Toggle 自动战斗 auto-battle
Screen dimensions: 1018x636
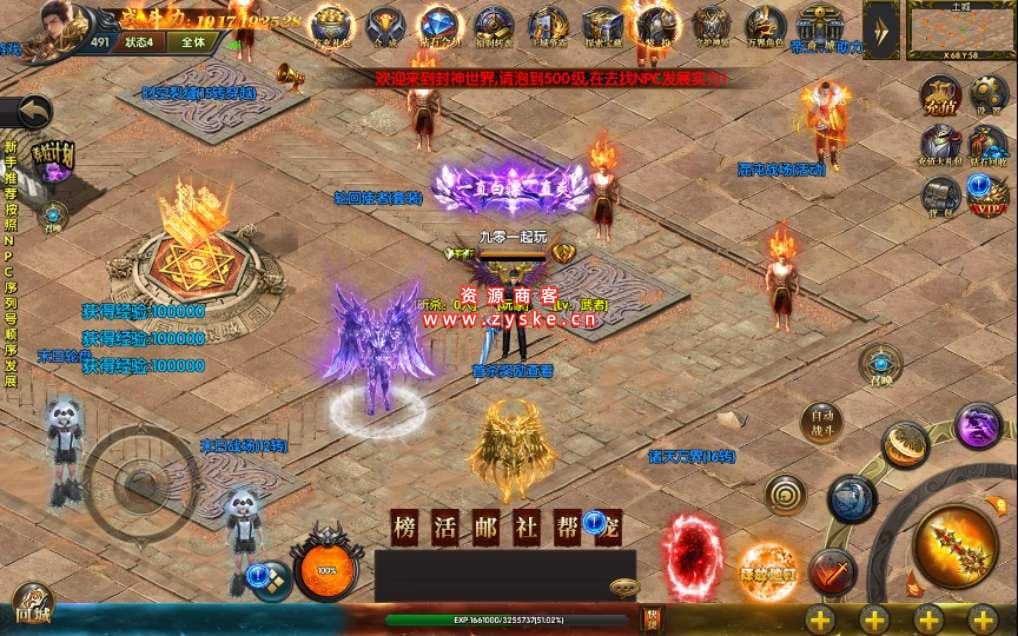click(821, 421)
